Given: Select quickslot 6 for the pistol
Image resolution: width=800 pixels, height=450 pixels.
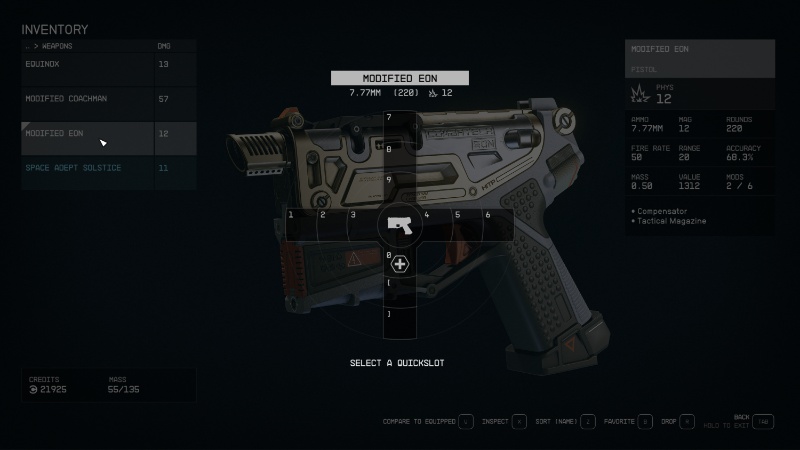Looking at the screenshot, I should point(498,225).
